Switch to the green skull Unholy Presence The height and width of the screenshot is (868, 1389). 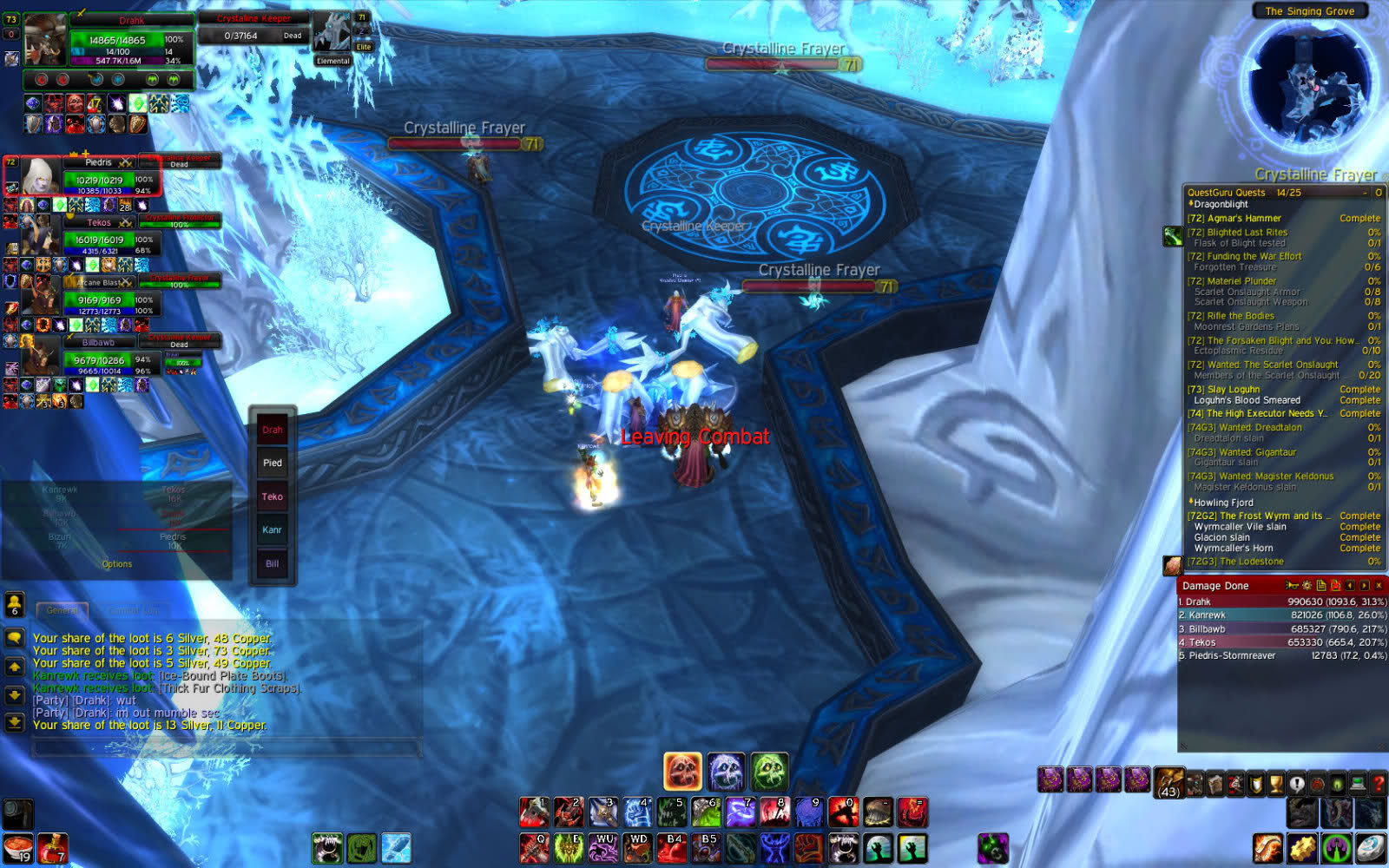(769, 772)
